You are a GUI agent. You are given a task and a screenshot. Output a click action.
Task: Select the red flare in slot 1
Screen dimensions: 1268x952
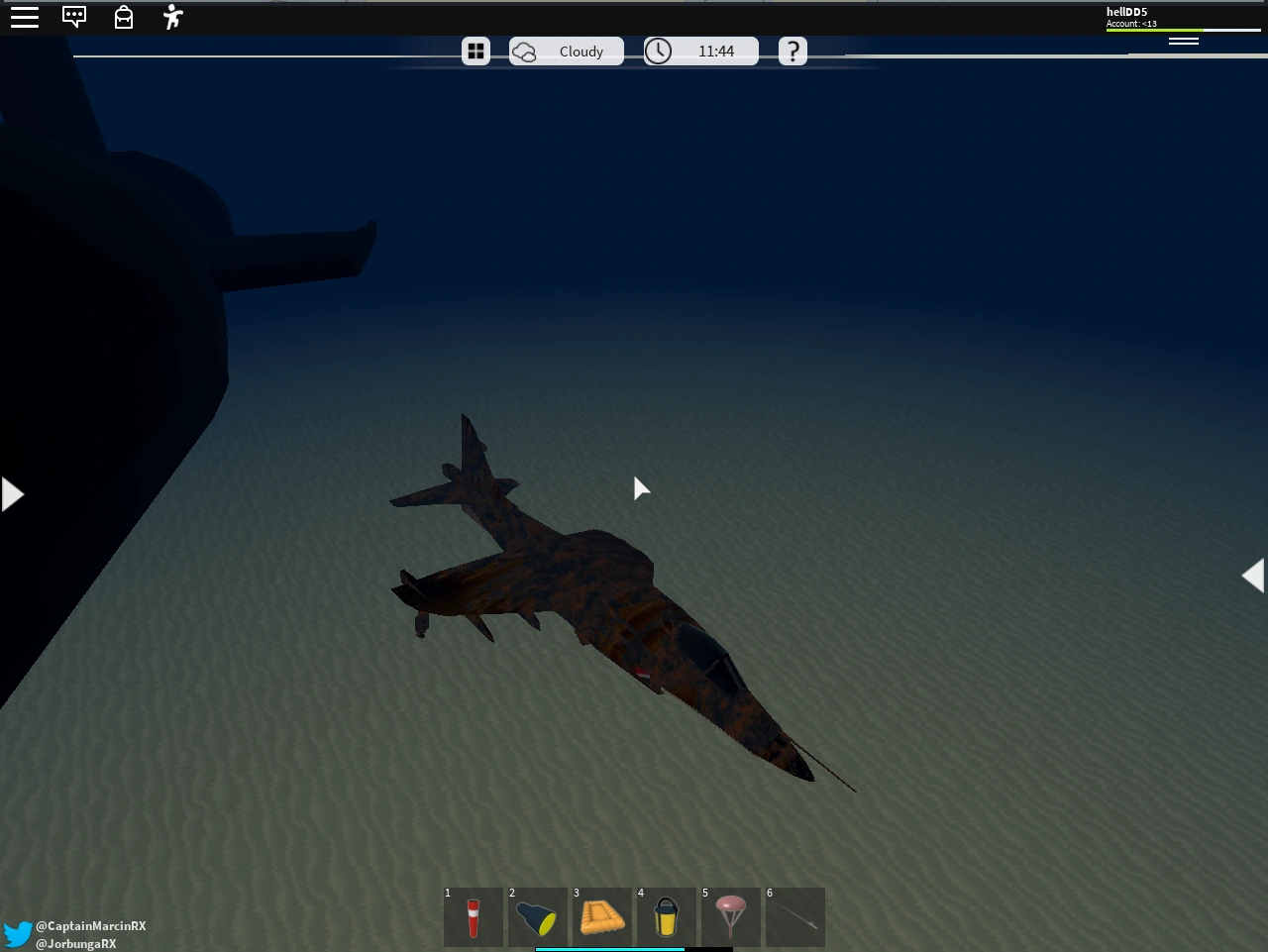coord(474,917)
